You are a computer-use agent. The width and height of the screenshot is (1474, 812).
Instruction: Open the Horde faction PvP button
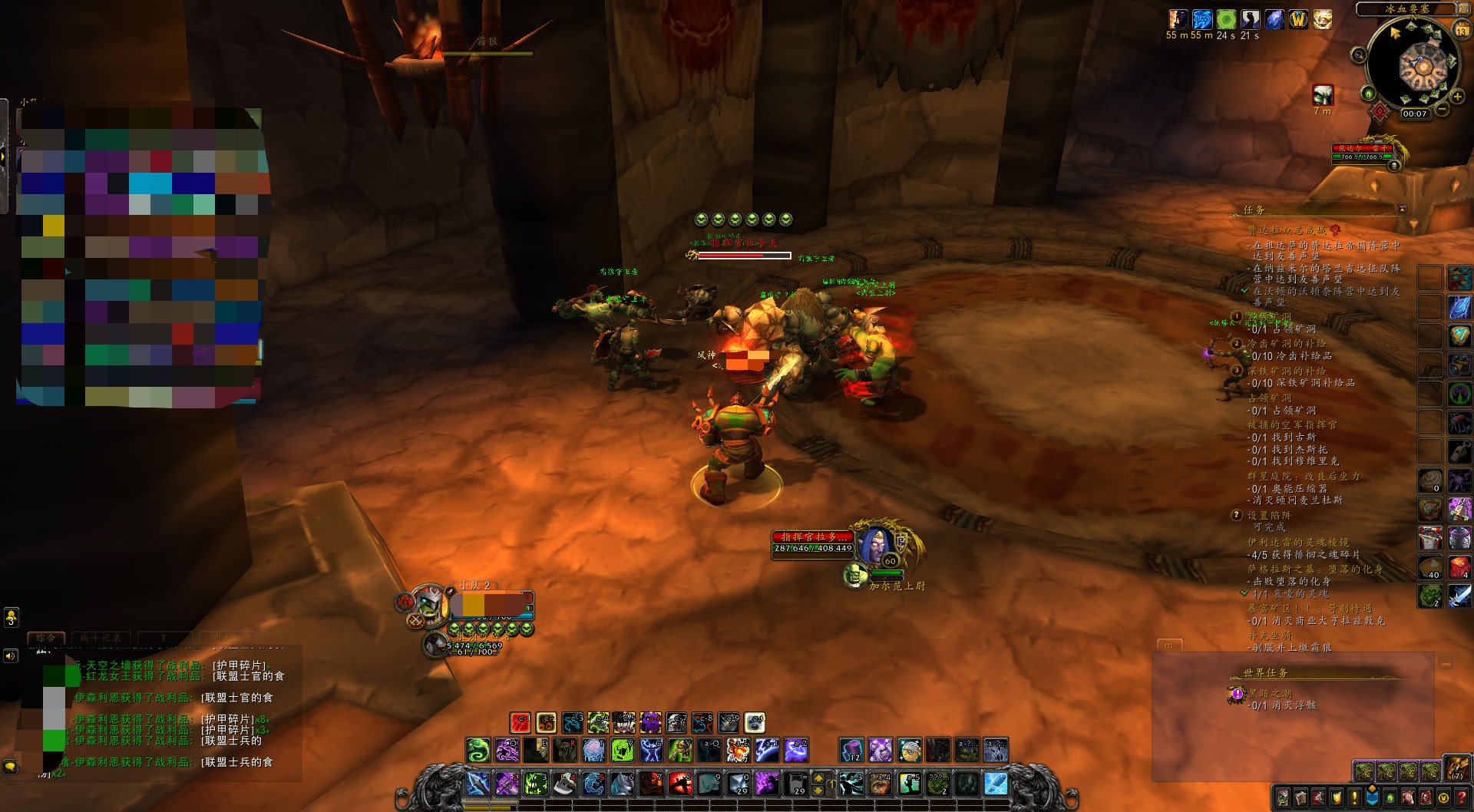[1380, 113]
